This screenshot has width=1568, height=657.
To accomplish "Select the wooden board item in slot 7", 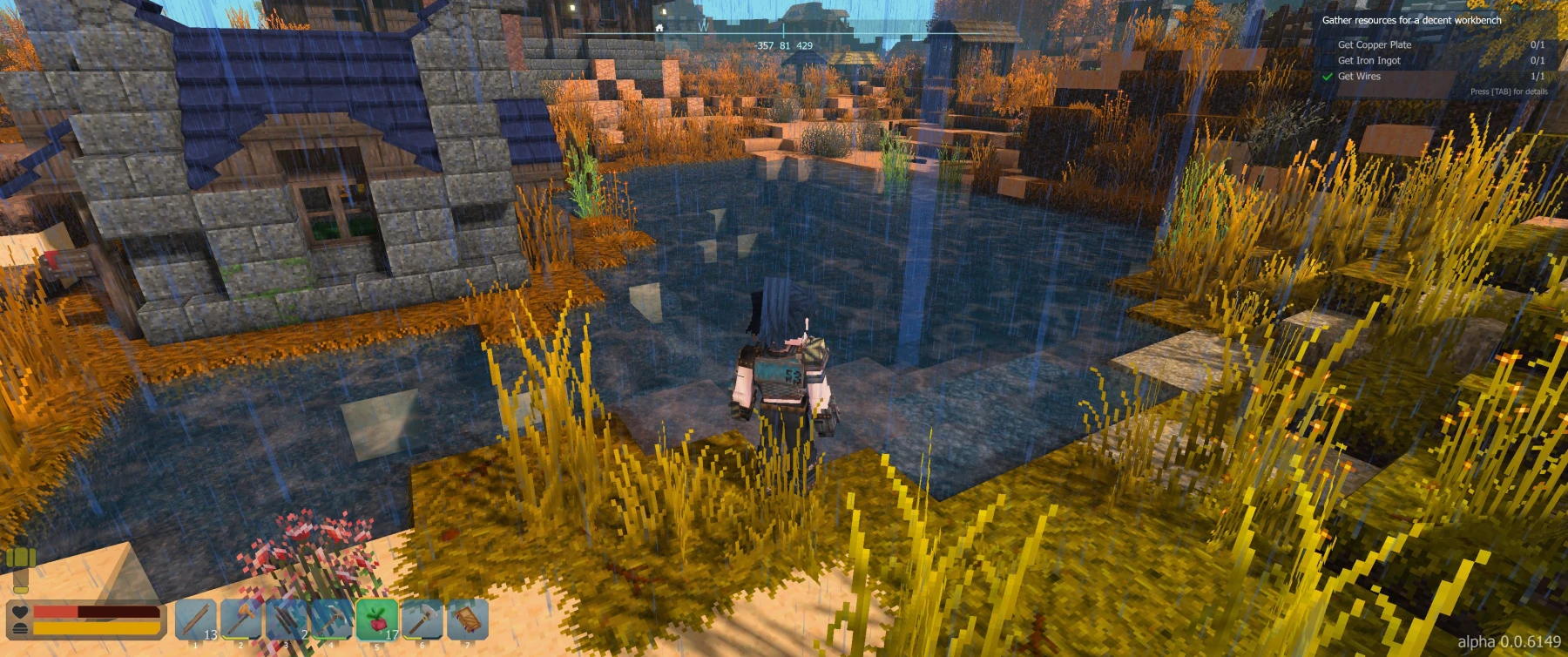I will click(468, 620).
